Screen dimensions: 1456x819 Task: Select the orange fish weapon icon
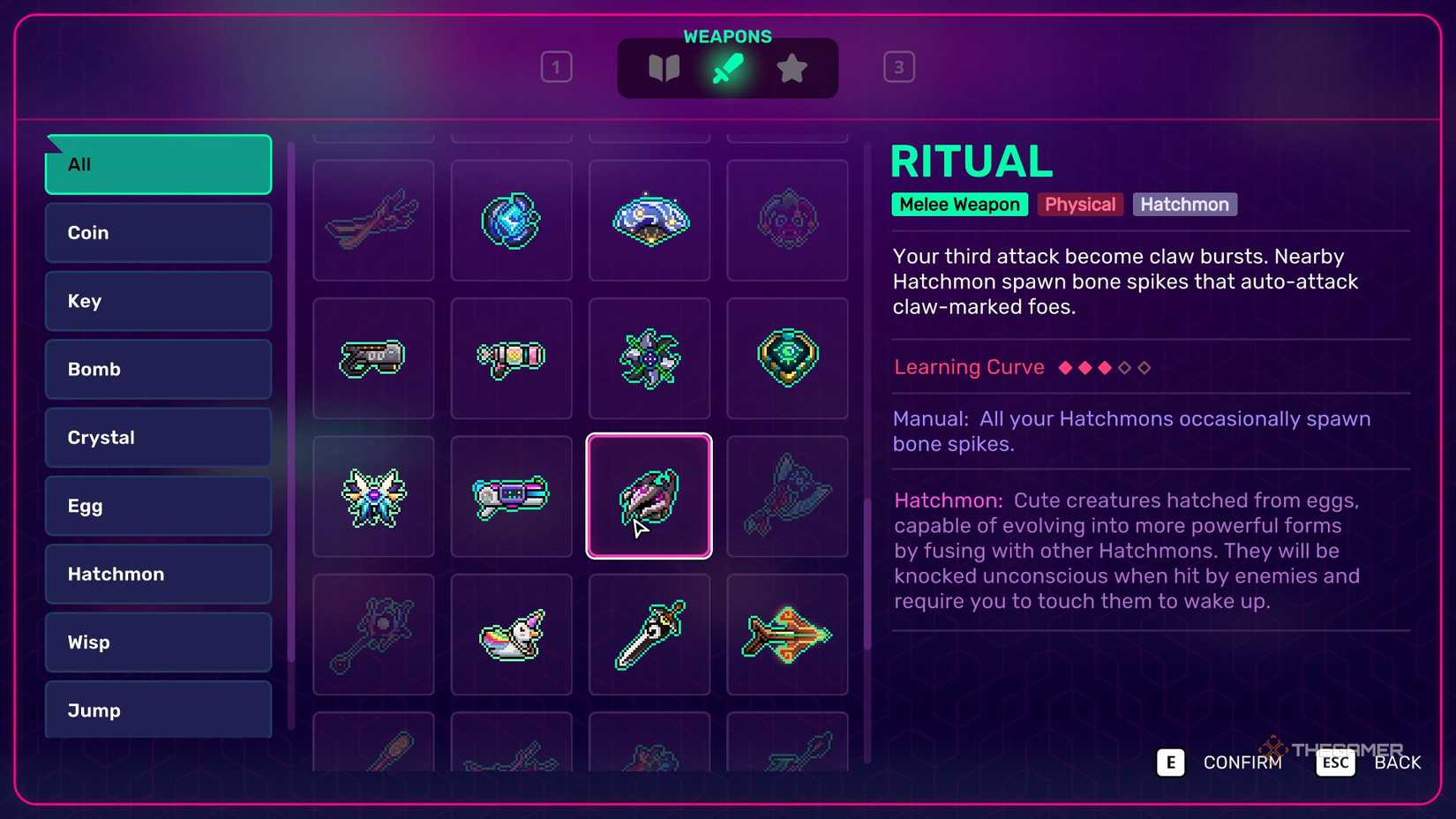(787, 634)
